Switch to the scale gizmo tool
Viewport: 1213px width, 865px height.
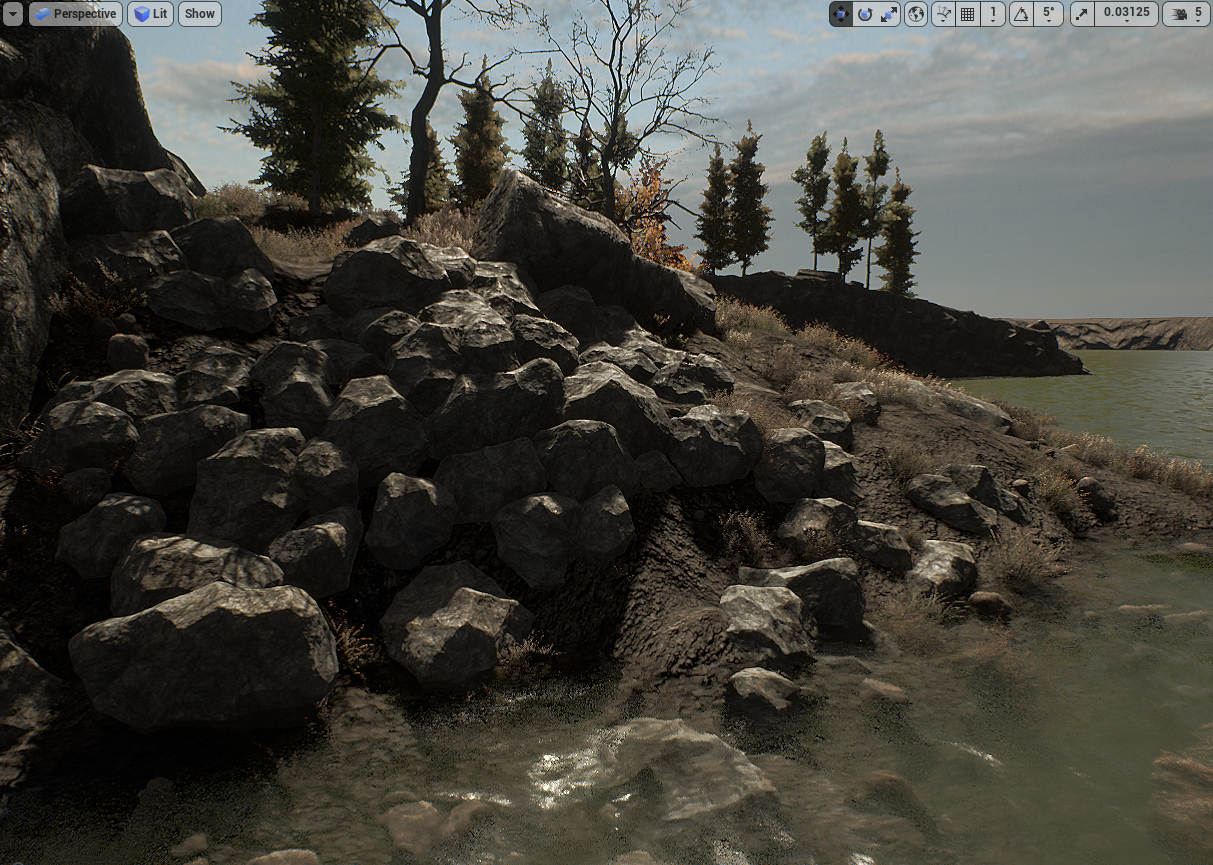tap(889, 14)
